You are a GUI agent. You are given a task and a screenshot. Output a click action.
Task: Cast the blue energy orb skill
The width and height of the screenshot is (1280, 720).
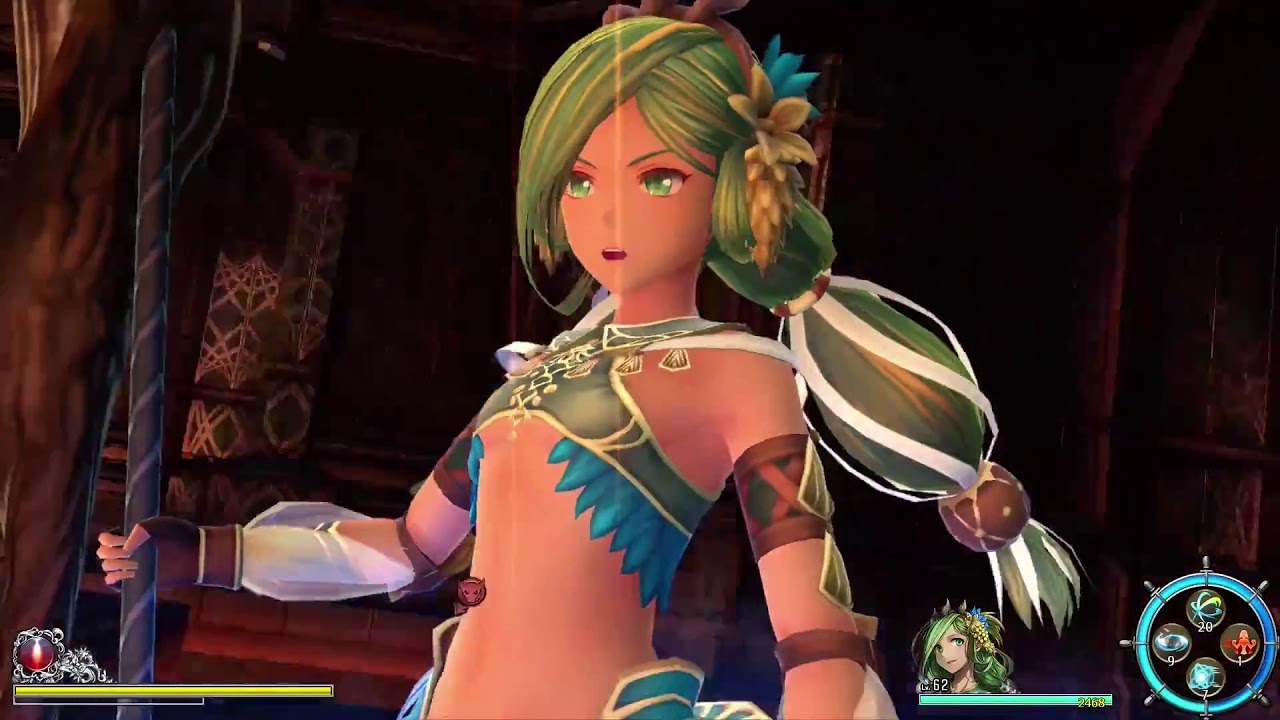tap(1205, 676)
